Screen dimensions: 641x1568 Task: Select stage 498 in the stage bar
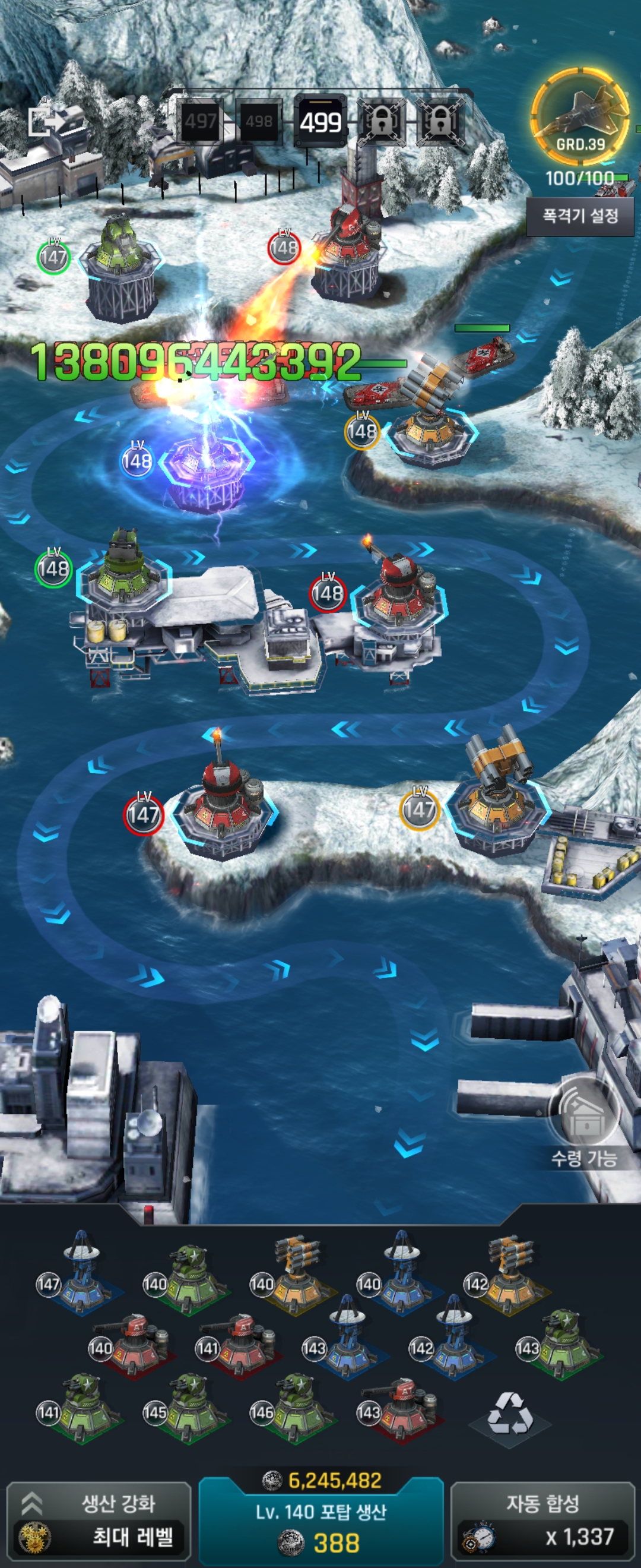coord(259,122)
